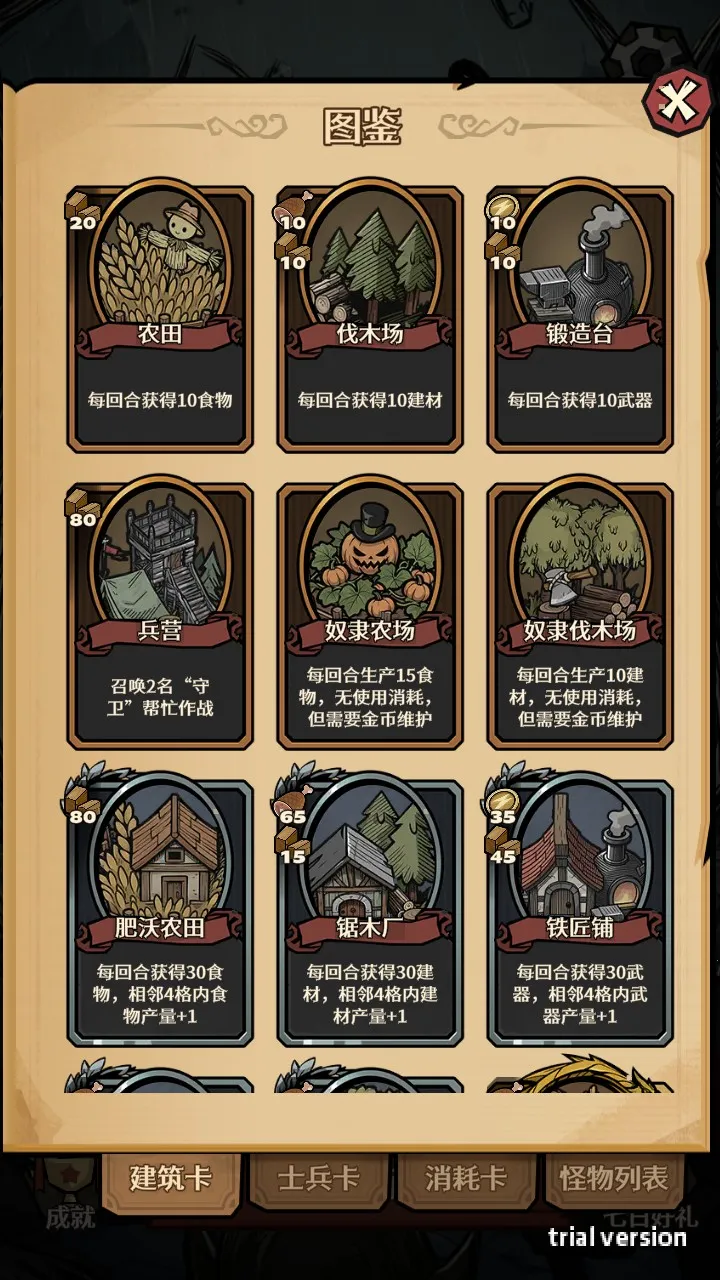Open the 消耗卡 tab
This screenshot has height=1280, width=720.
466,1179
